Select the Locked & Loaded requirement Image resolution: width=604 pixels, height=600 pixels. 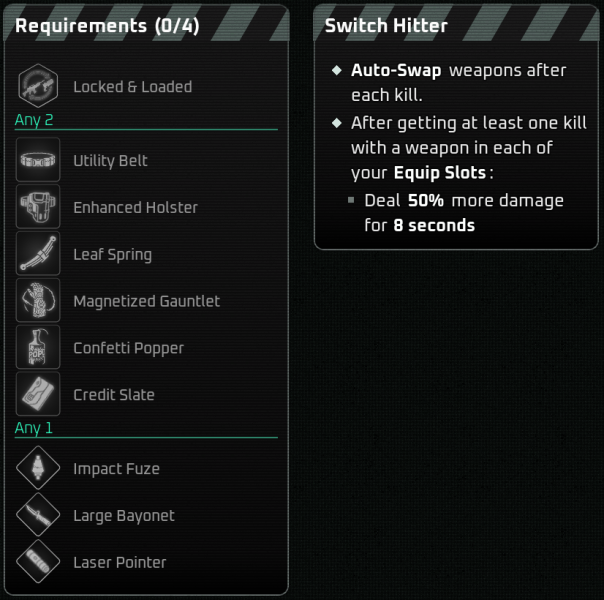click(x=132, y=87)
